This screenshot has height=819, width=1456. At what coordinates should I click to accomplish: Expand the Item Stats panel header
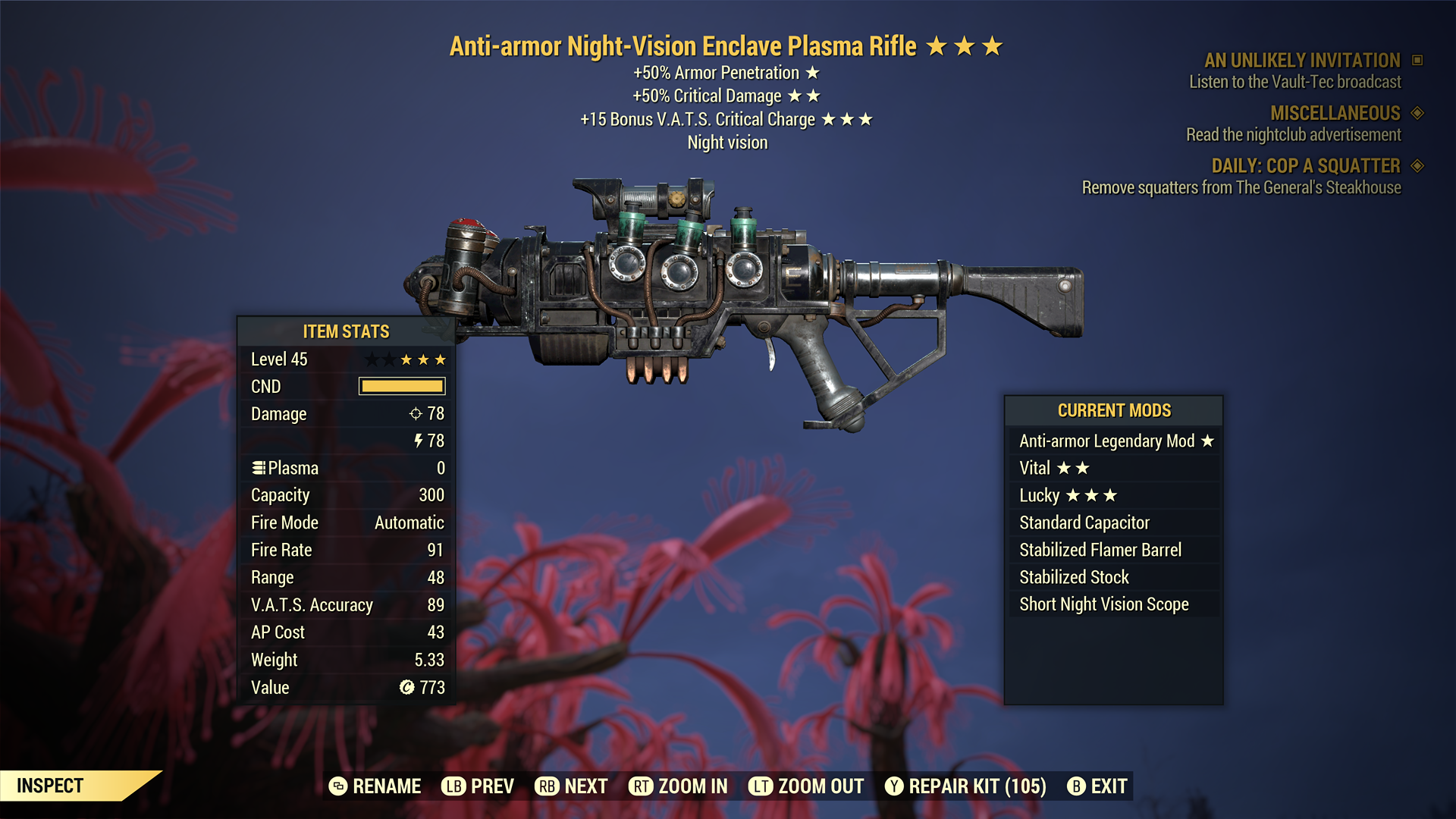click(346, 331)
